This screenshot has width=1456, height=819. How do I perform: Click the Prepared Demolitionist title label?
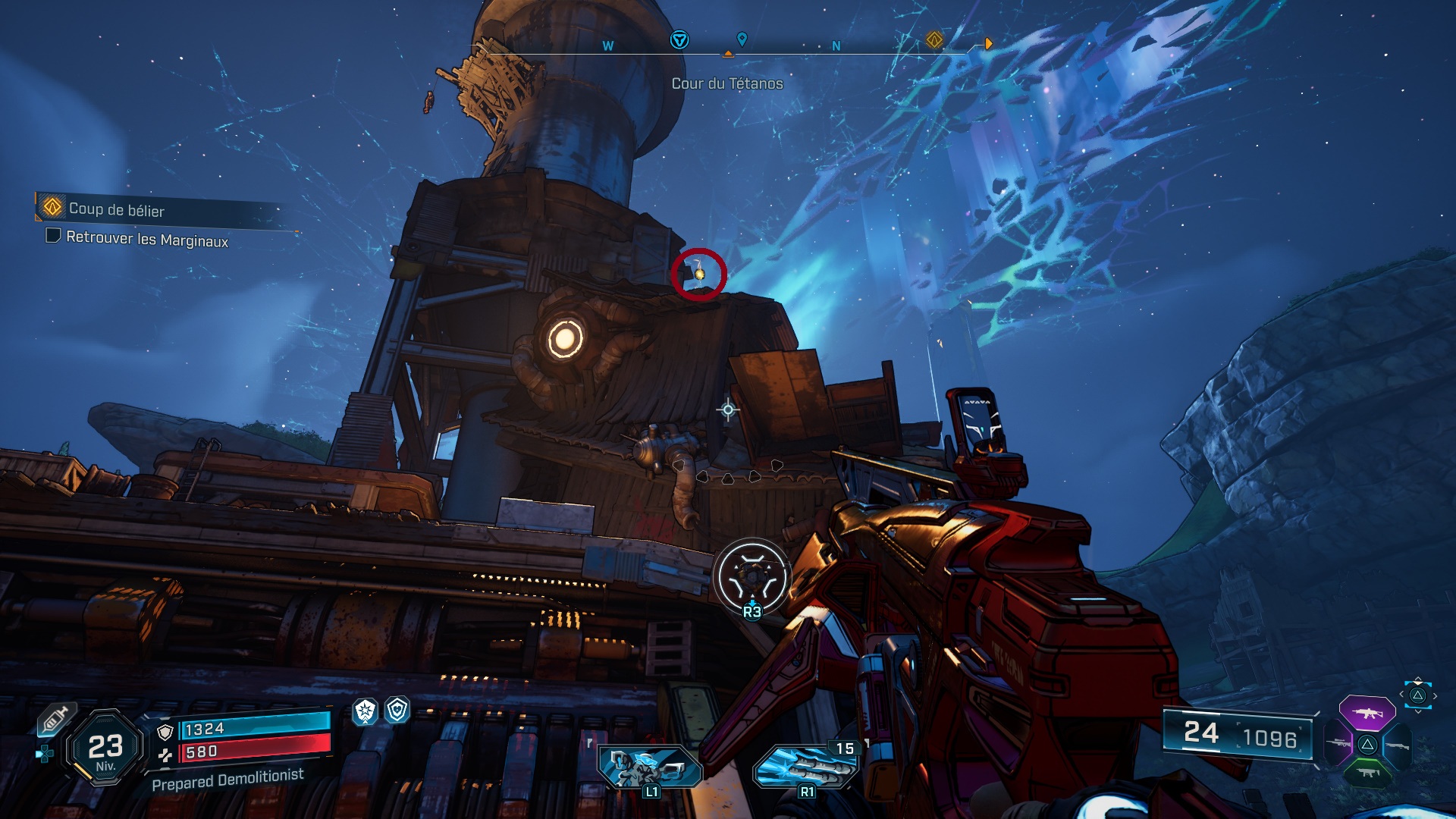(227, 779)
